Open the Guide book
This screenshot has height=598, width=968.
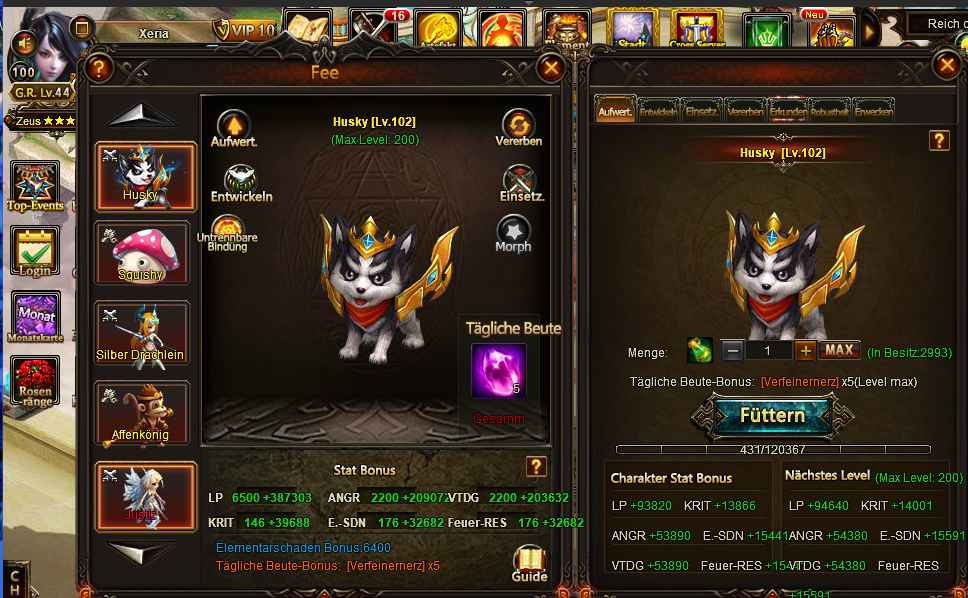529,561
